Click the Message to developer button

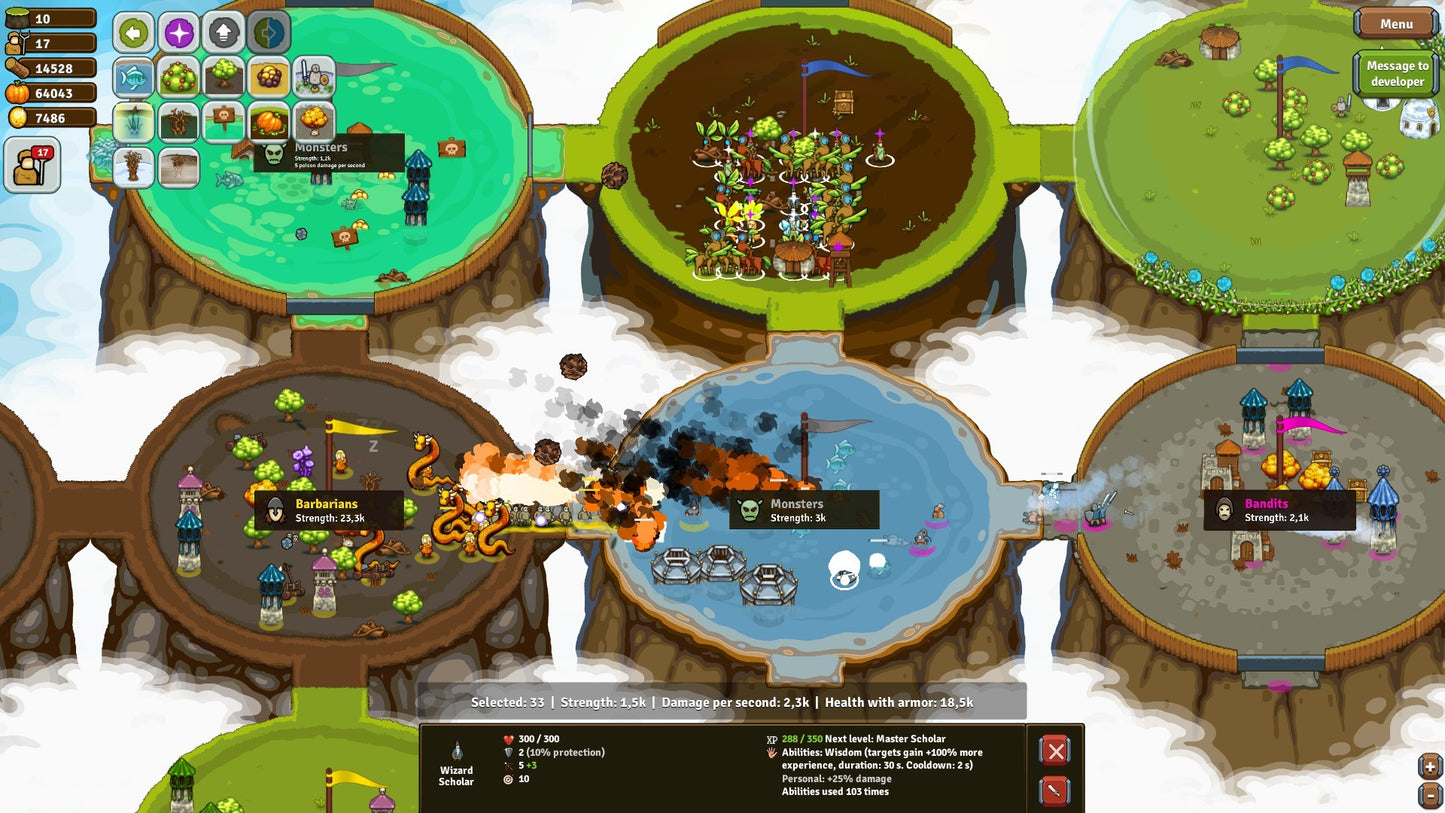coord(1396,72)
